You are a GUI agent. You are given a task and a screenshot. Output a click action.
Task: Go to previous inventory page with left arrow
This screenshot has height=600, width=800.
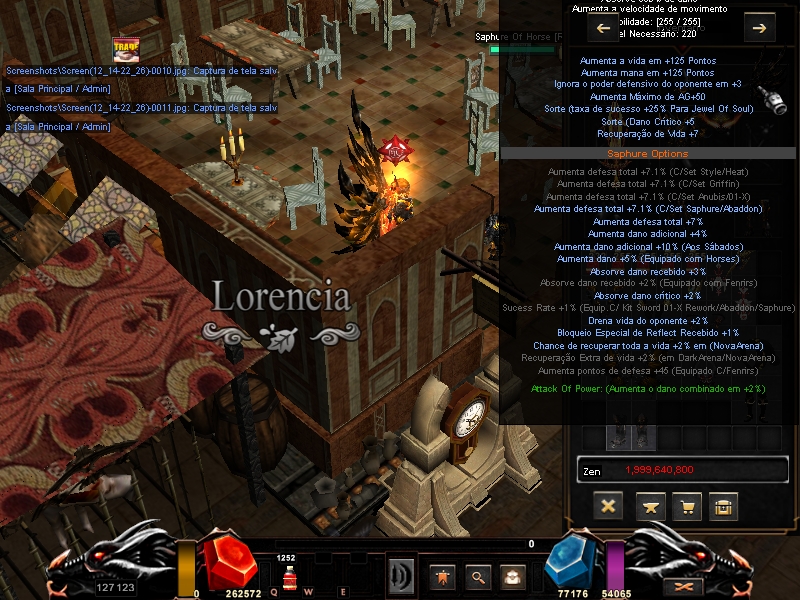pyautogui.click(x=603, y=28)
